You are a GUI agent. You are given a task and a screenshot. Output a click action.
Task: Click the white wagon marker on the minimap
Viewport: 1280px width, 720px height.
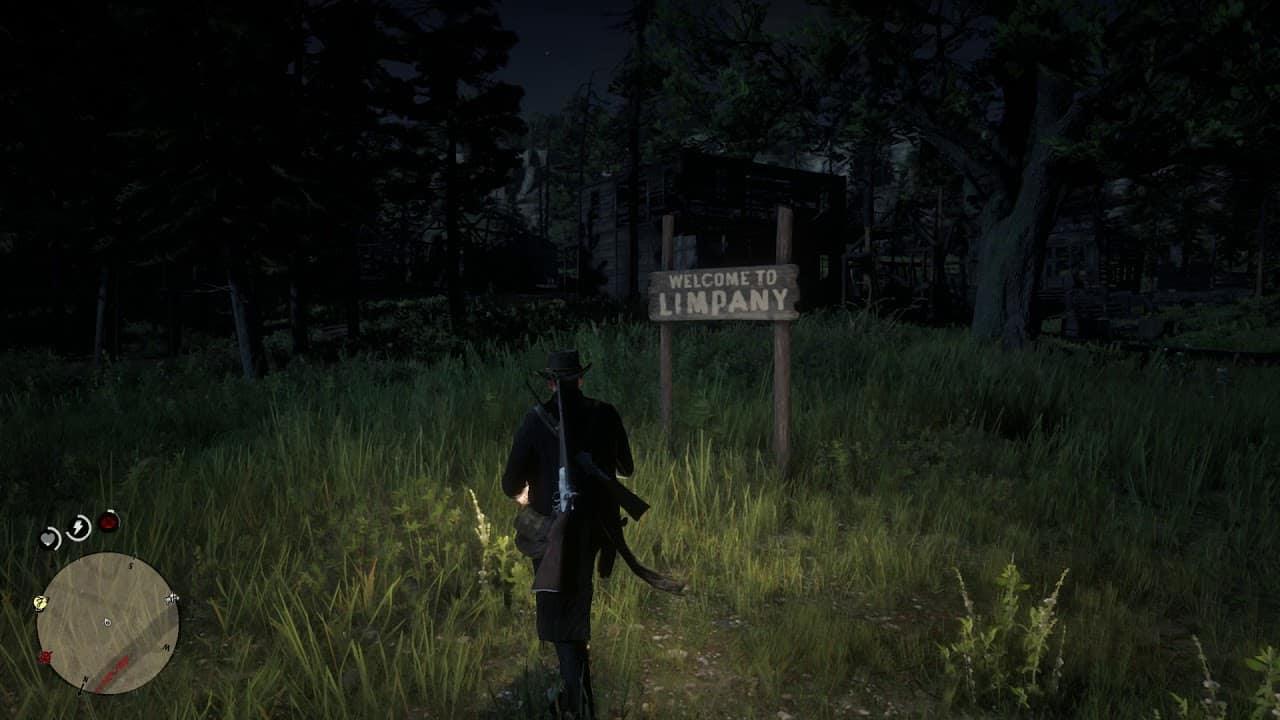coord(171,598)
